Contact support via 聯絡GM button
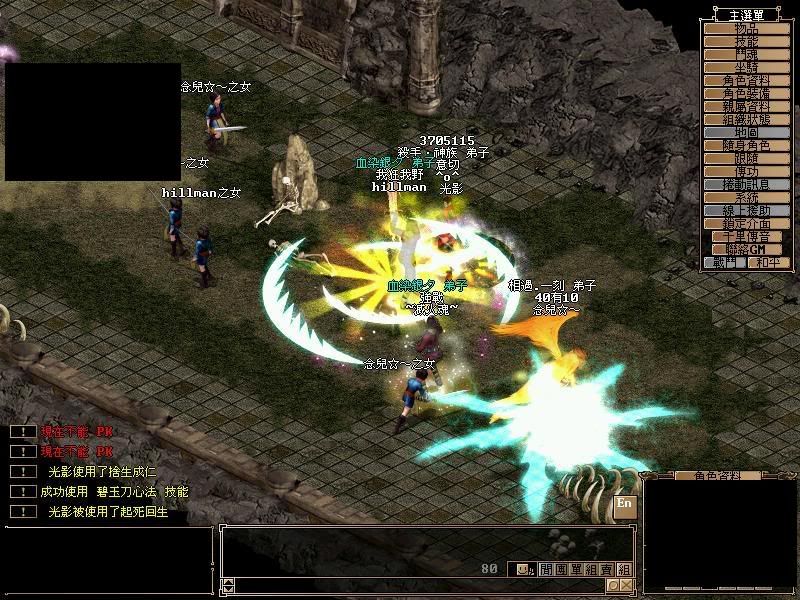This screenshot has height=600, width=800. pos(745,249)
